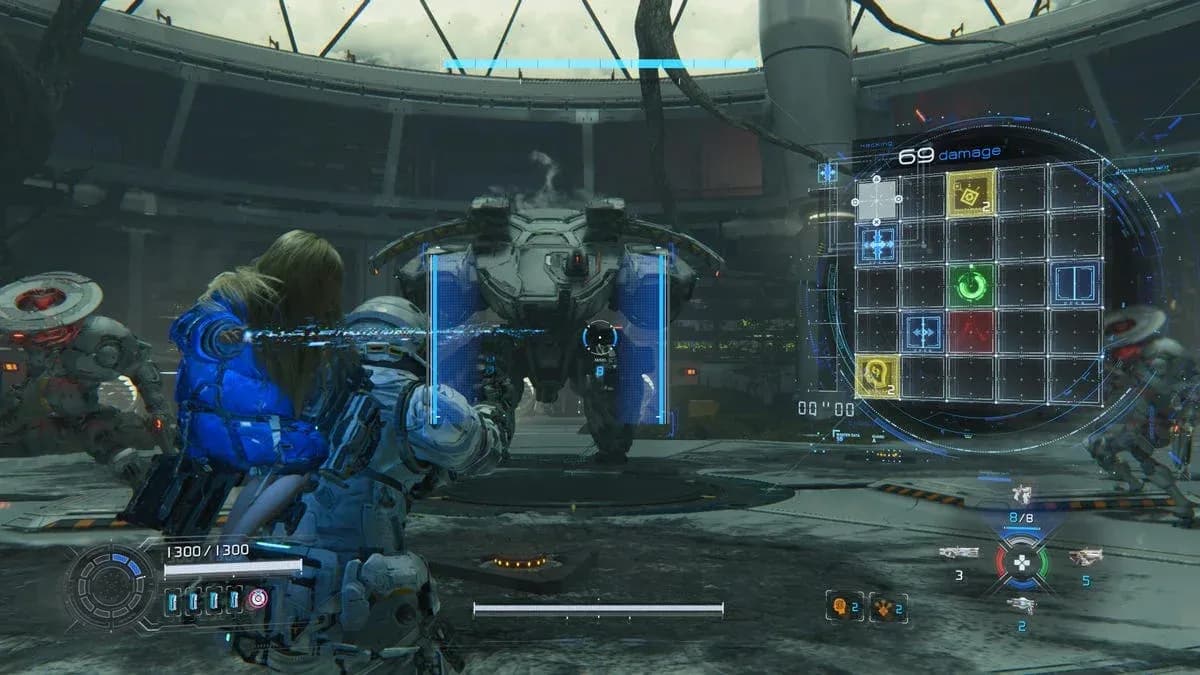Click the weapon wheel center d-pad
Viewport: 1200px width, 675px height.
(x=1021, y=563)
